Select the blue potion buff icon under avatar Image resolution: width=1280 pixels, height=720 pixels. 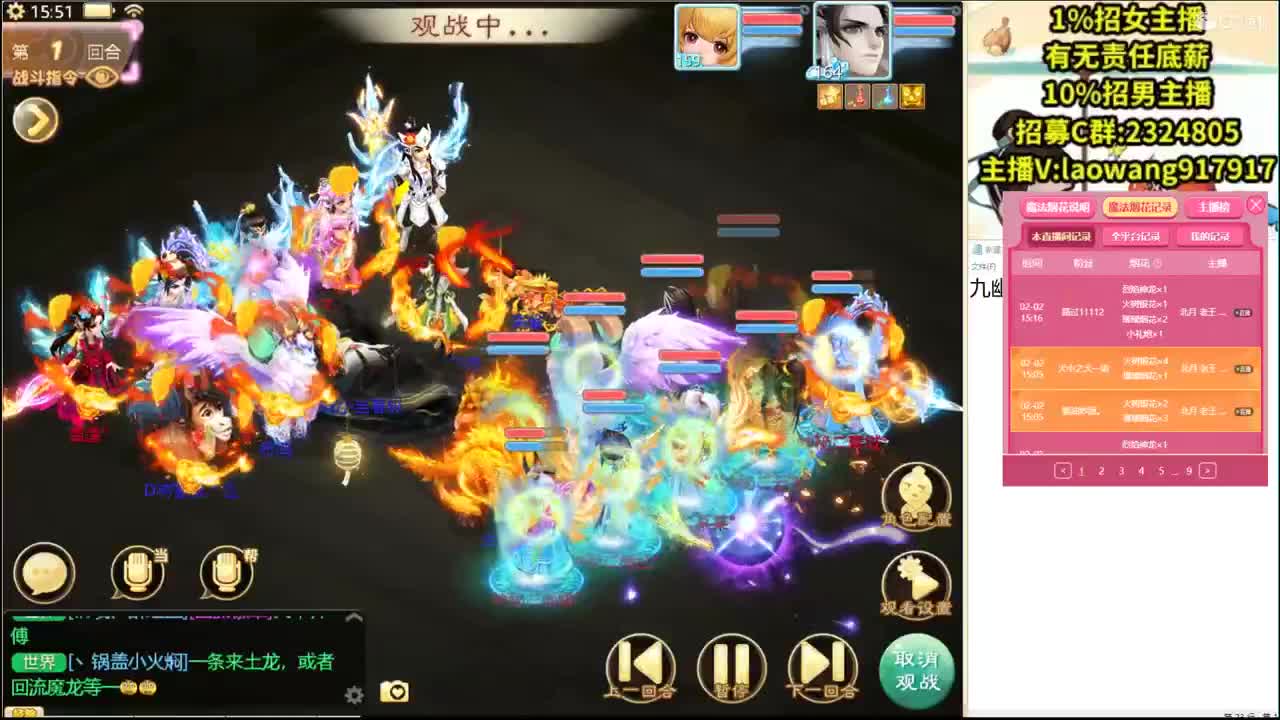884,97
